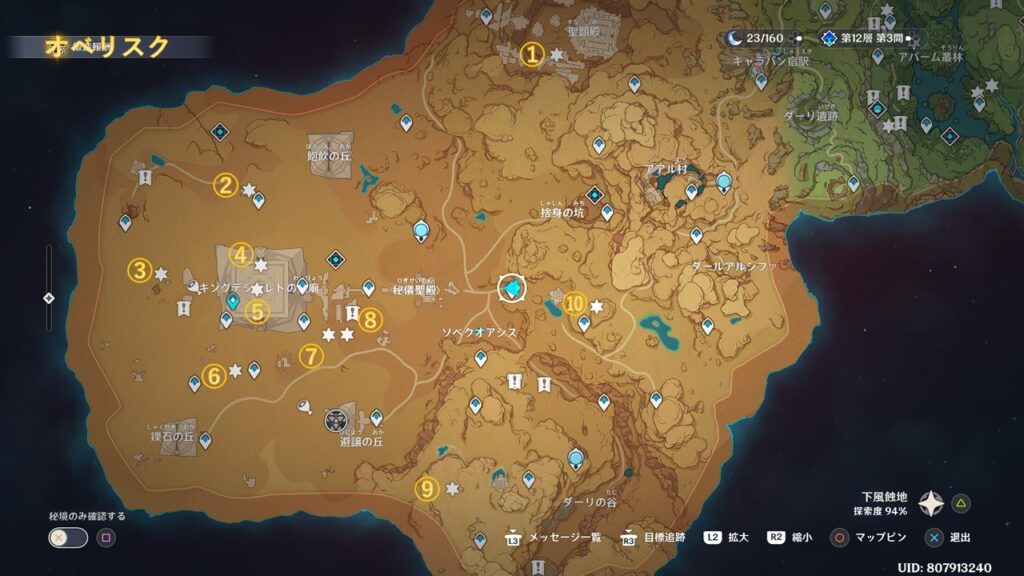Select the goblet-shaped map icon west of 避譲の丘
The height and width of the screenshot is (576, 1024).
(x=303, y=405)
